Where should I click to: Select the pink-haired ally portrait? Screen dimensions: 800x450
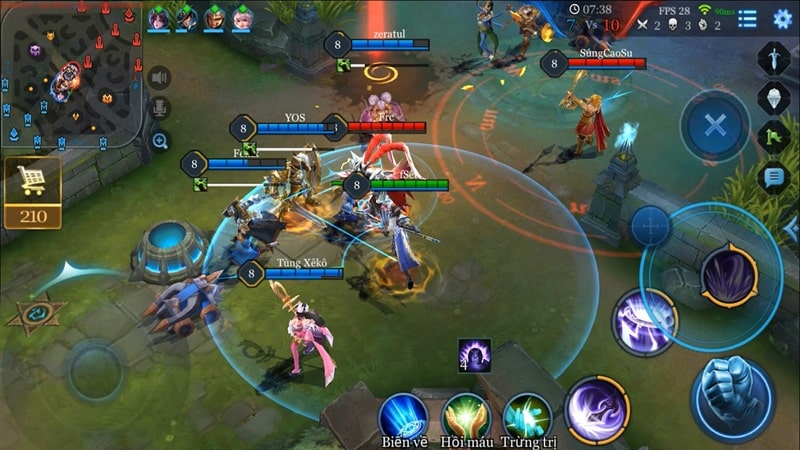tap(242, 17)
